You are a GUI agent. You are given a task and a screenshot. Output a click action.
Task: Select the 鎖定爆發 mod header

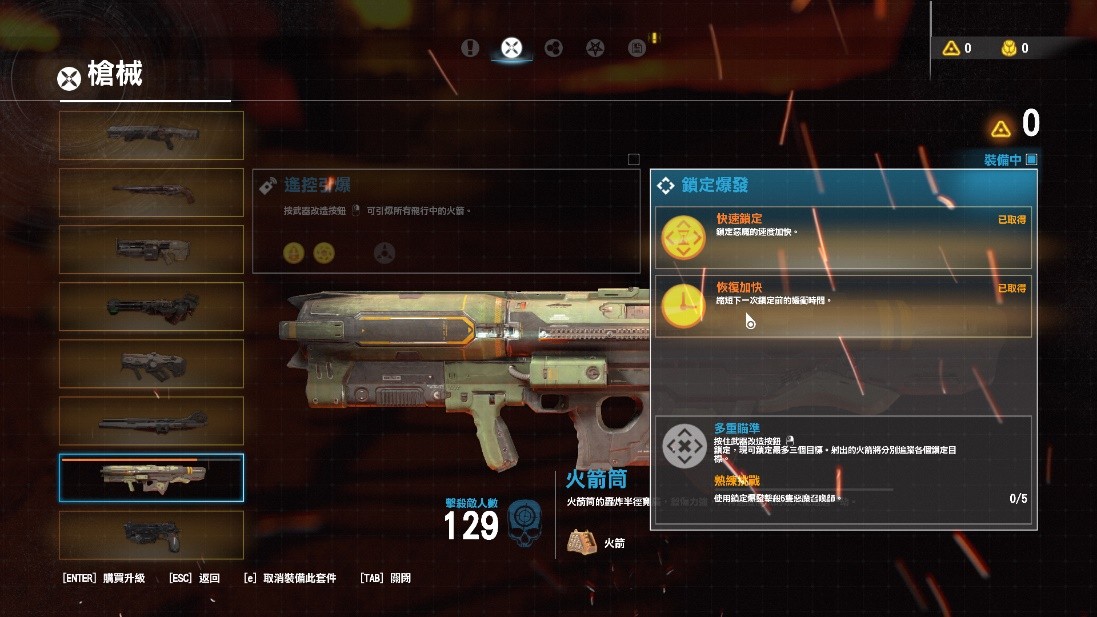844,185
